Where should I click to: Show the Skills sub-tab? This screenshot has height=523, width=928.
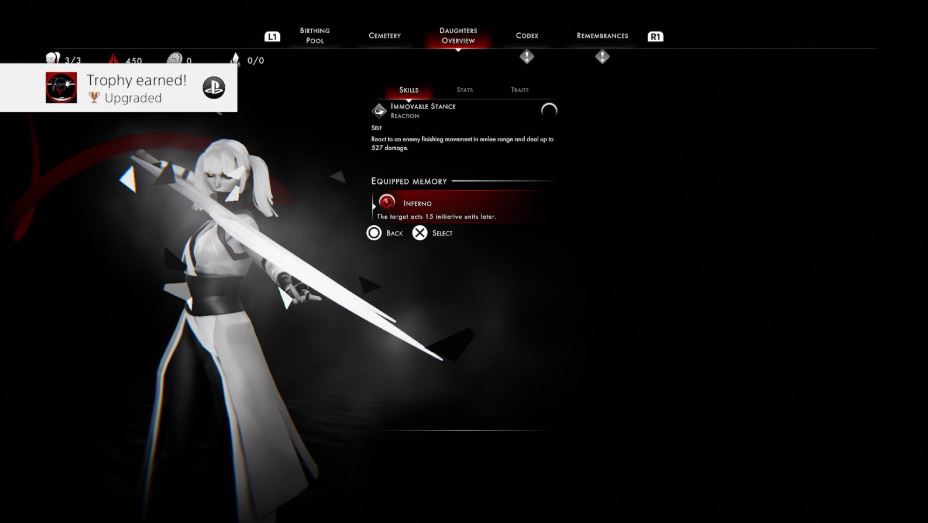coord(409,90)
